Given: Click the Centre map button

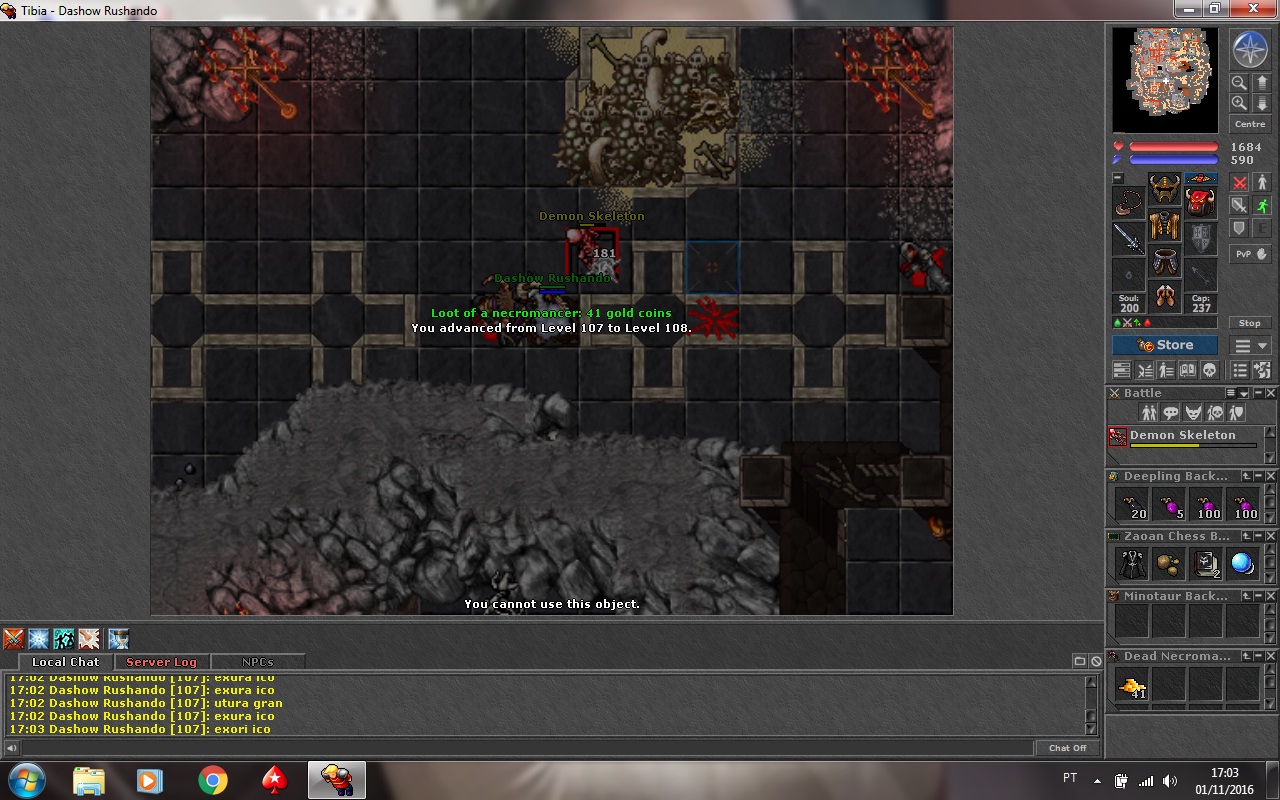Looking at the screenshot, I should click(1250, 124).
